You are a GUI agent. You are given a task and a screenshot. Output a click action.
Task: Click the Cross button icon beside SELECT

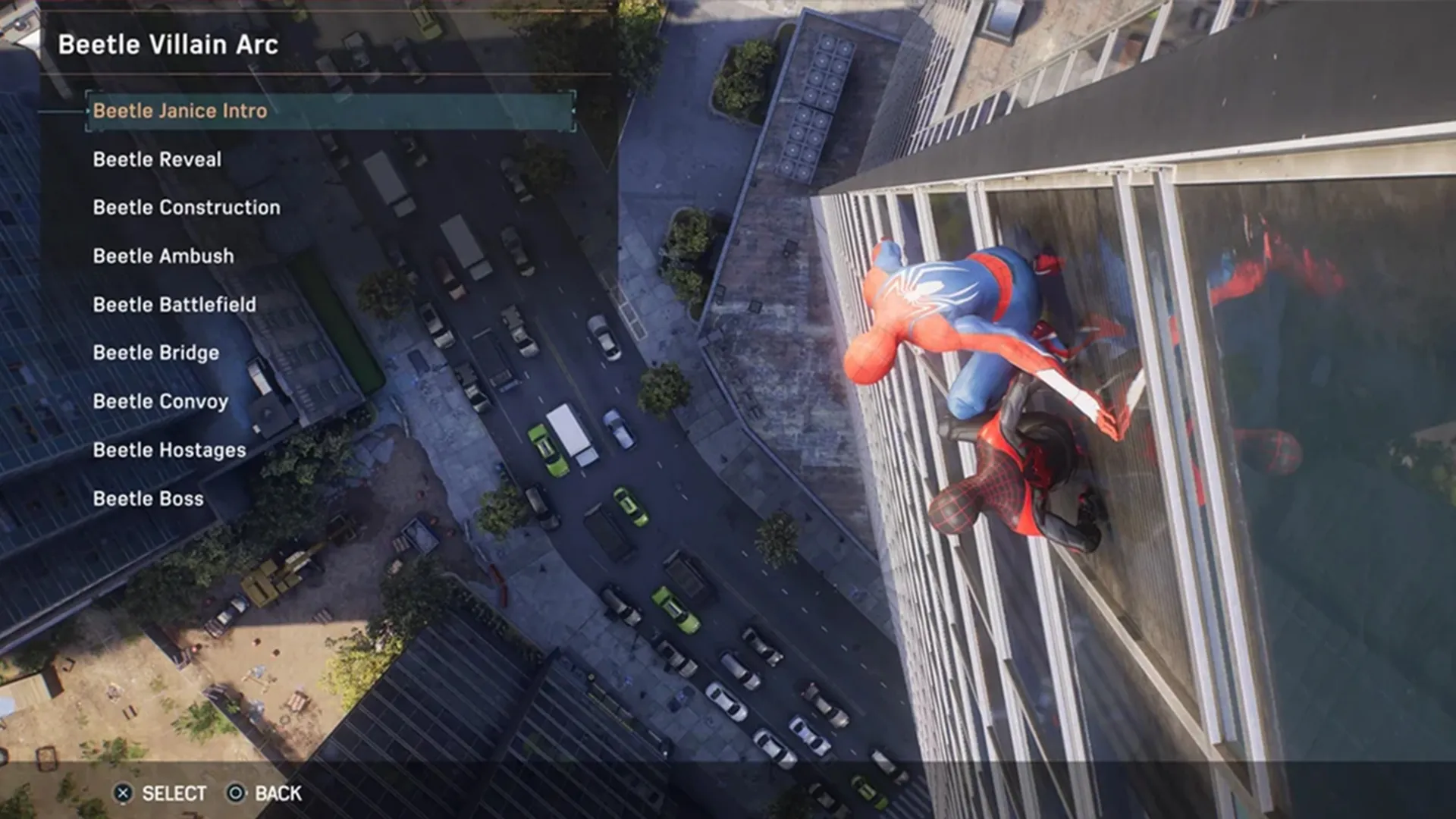[x=121, y=793]
